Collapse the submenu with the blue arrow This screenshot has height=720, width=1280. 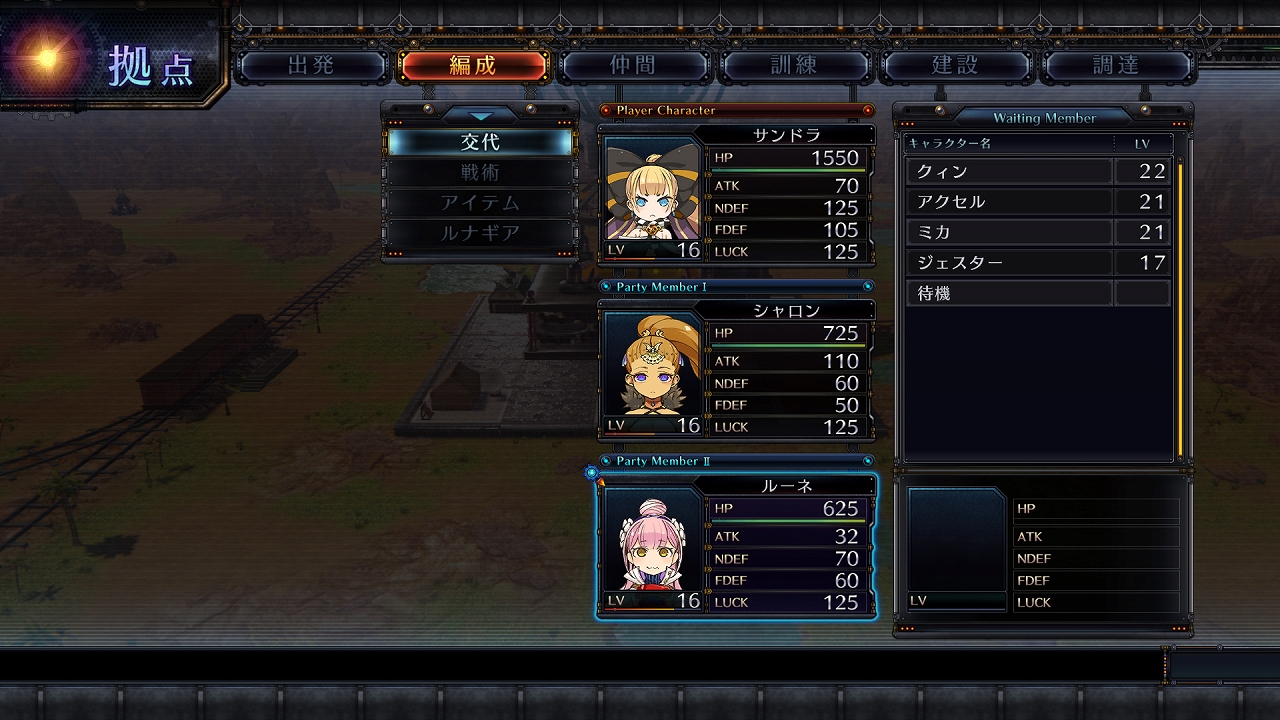click(x=480, y=115)
